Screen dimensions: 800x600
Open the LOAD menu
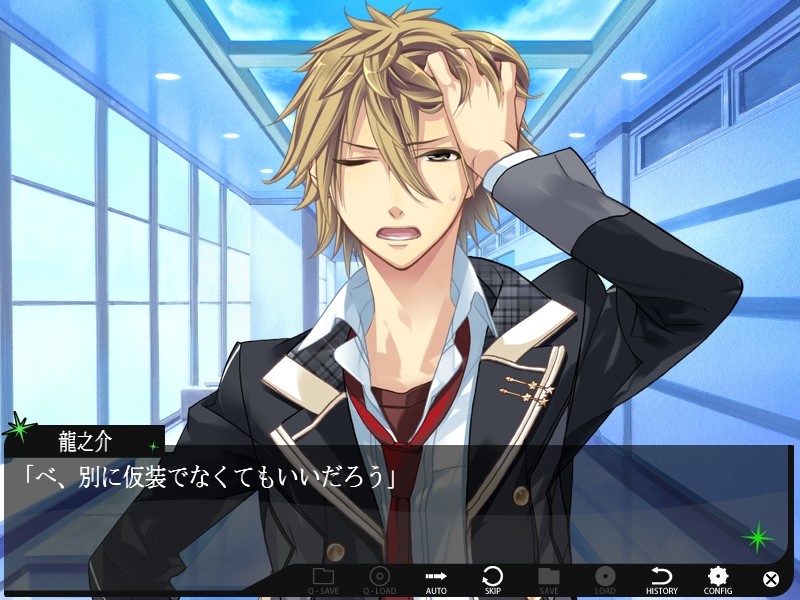(605, 579)
